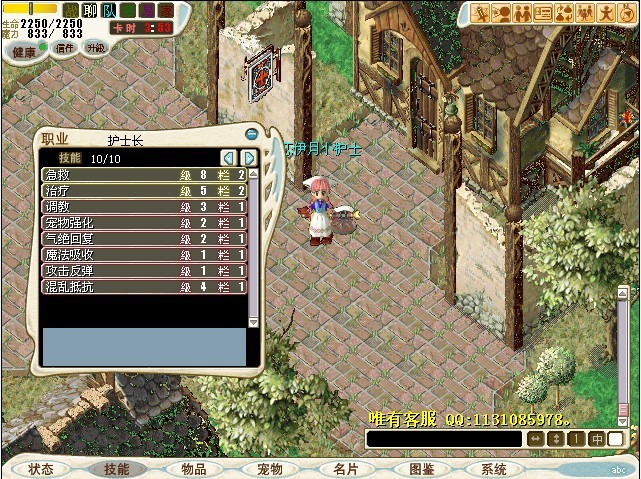The image size is (641, 479).
Task: Click the chat input field
Action: 444,439
